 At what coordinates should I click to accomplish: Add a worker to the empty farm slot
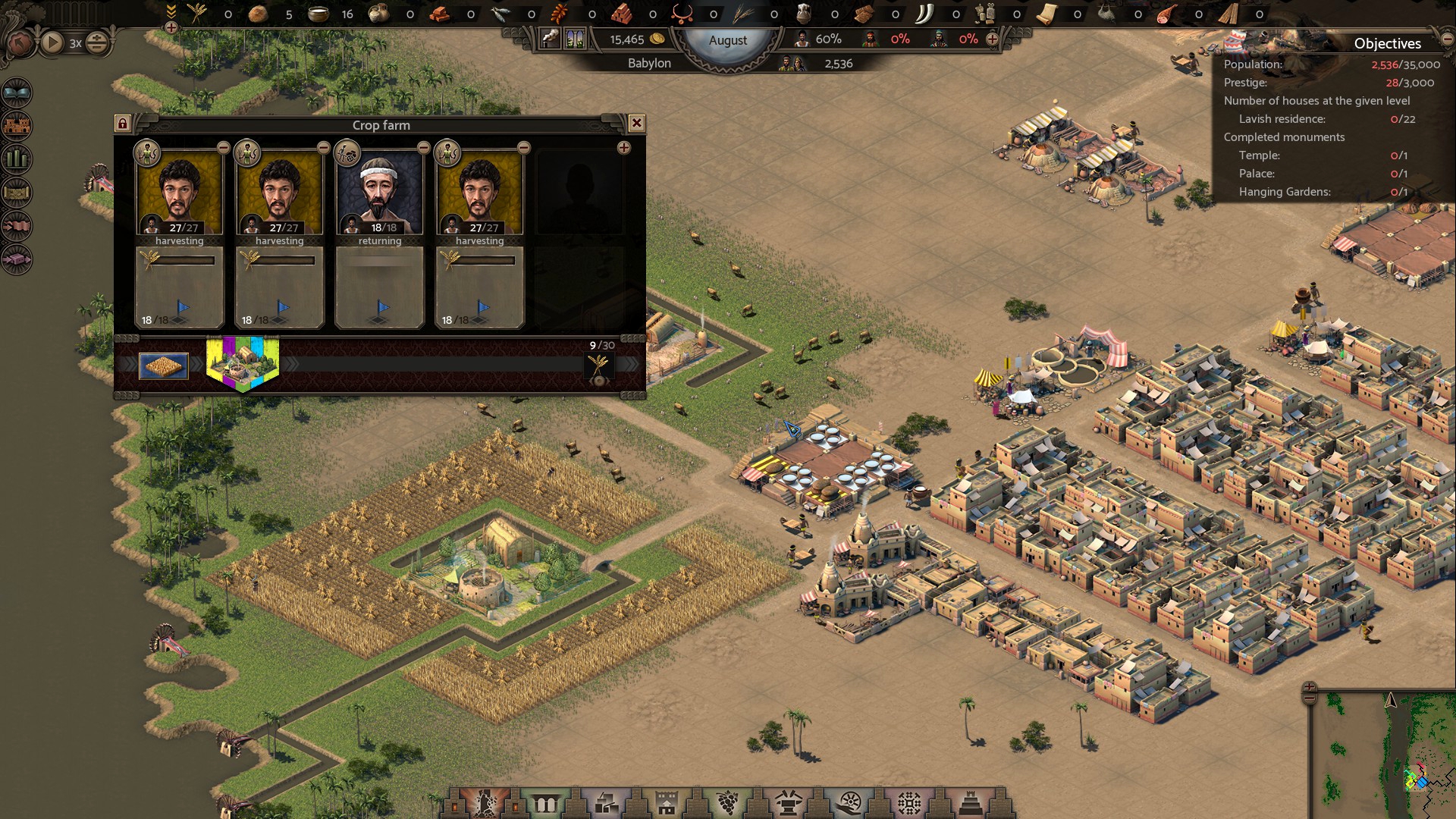(x=623, y=148)
